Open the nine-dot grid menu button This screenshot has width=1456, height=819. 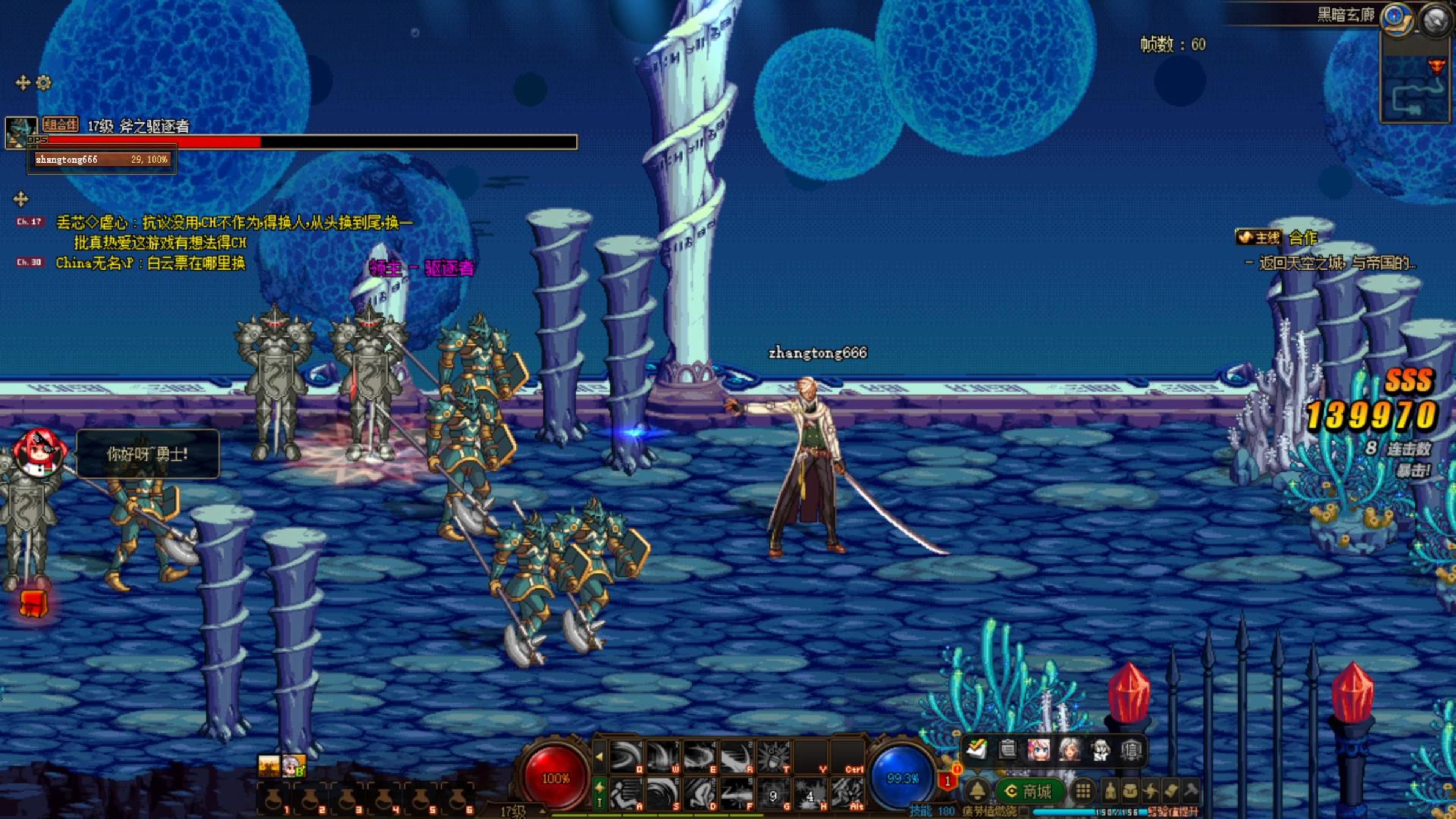(1083, 791)
